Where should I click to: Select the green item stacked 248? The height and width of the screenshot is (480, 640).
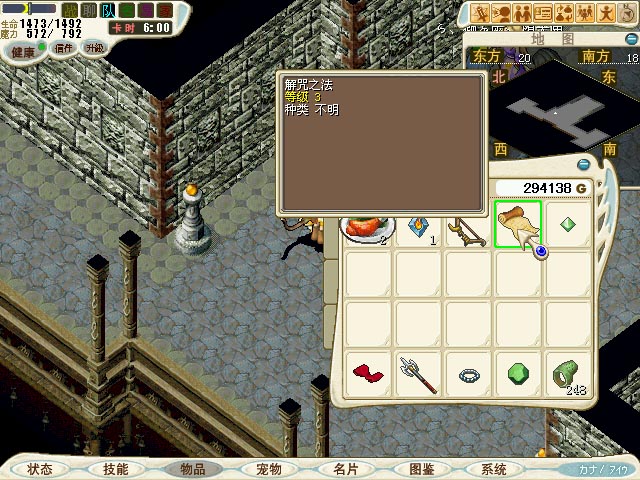pos(568,375)
